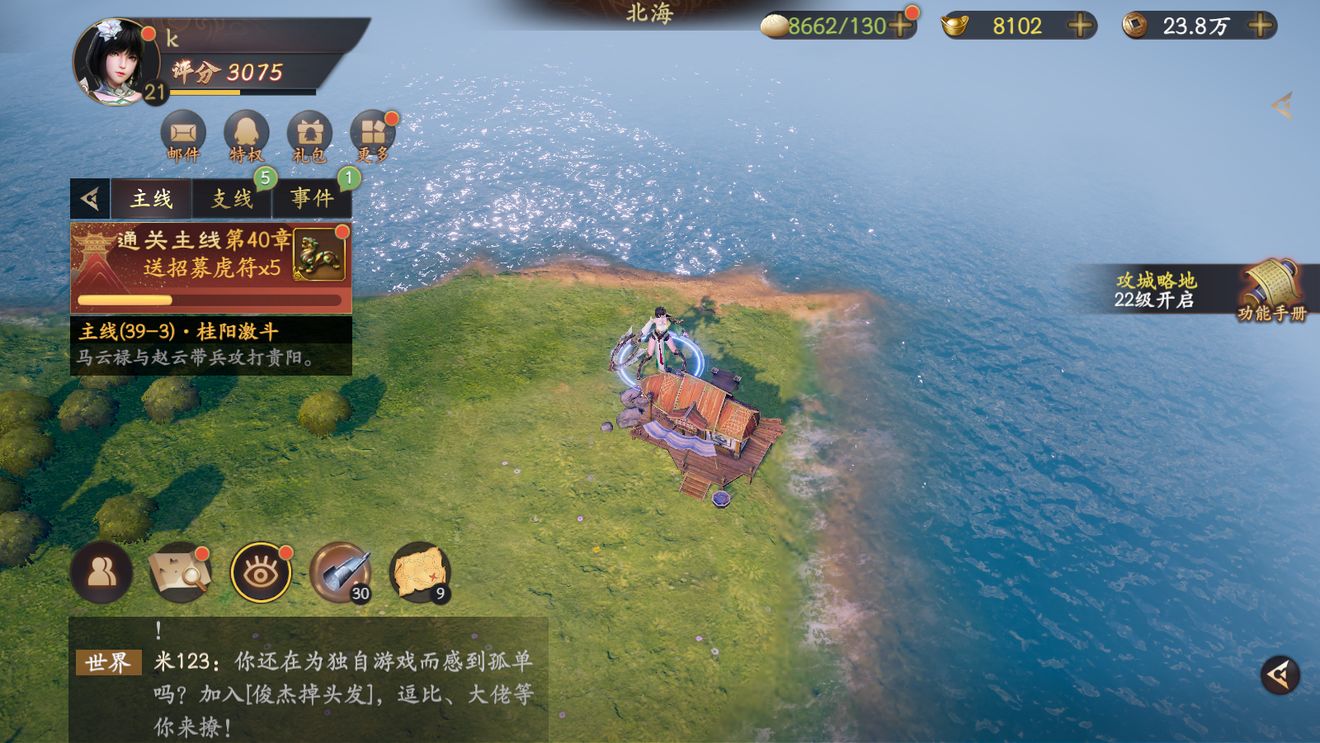Switch to the 事件 events tab
Screen dimensions: 1320x743
click(312, 198)
